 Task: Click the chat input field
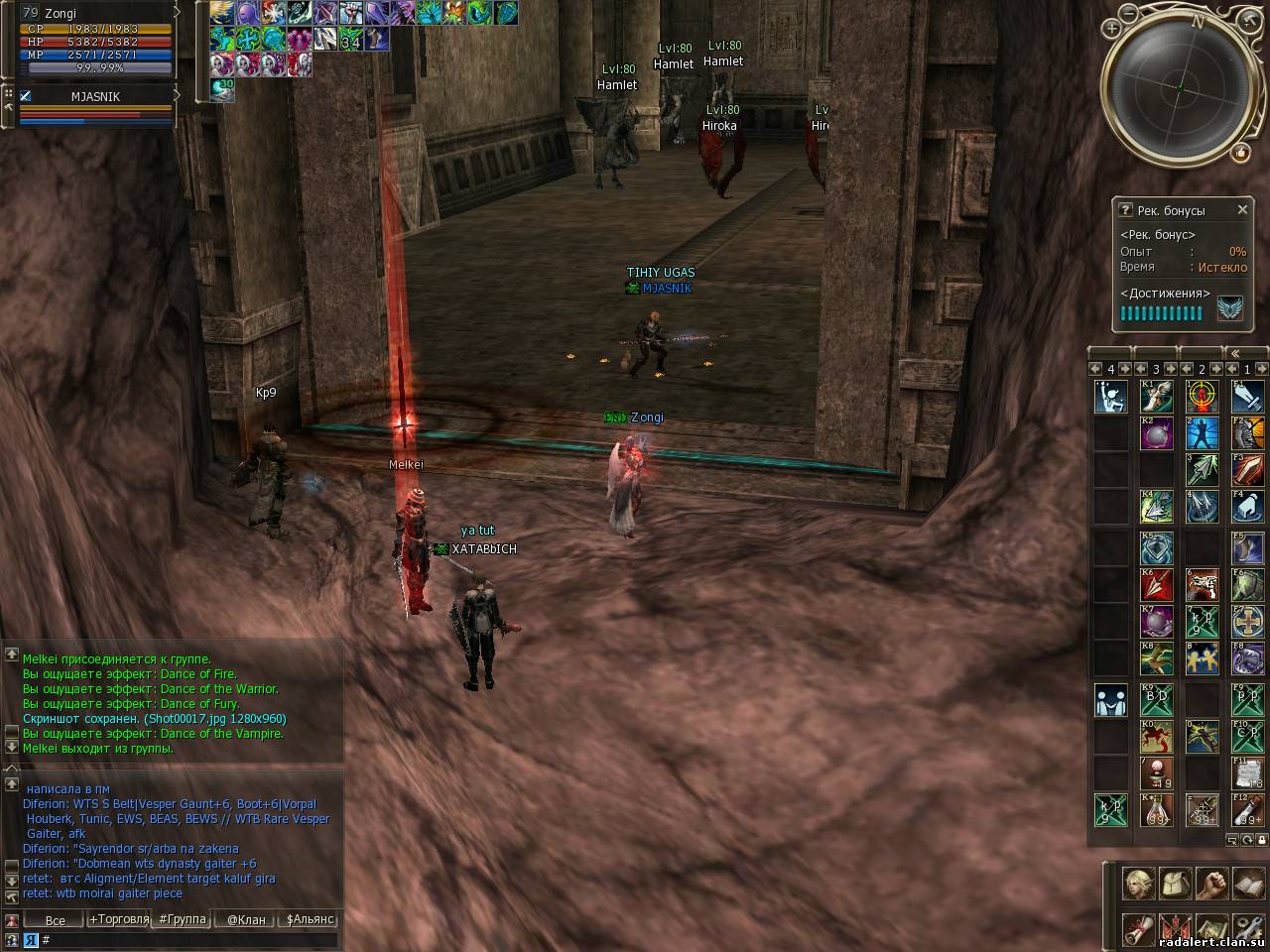pos(189,939)
